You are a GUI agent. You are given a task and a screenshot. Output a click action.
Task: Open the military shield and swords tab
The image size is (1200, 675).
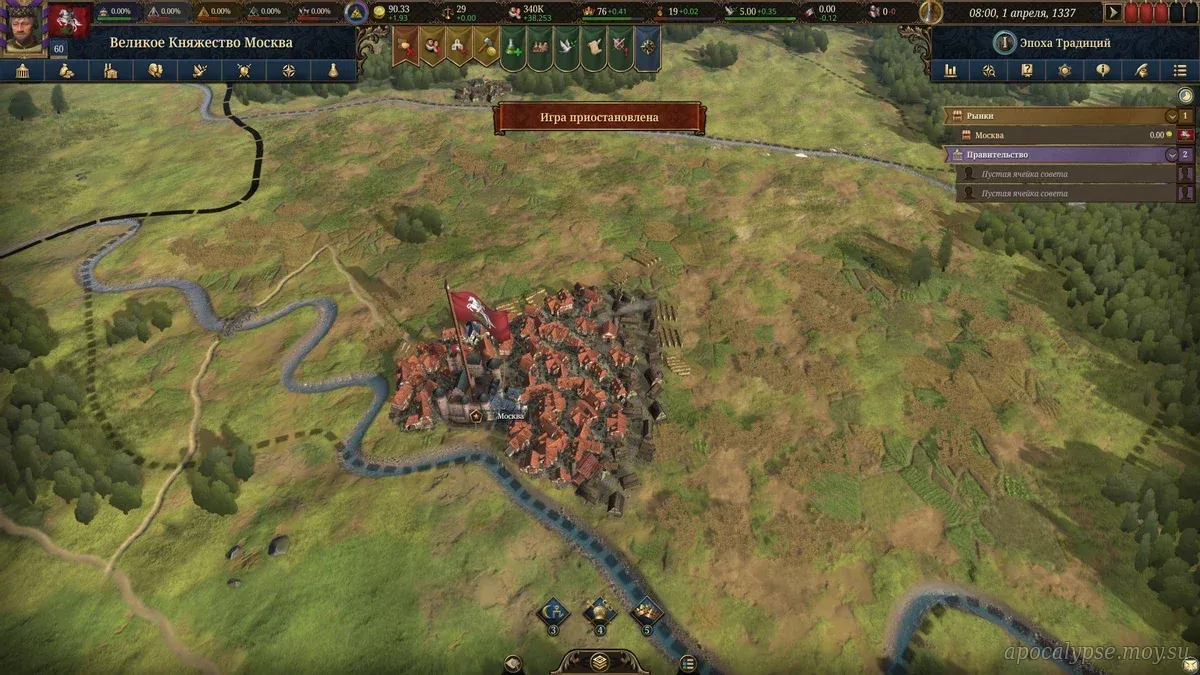tap(243, 71)
